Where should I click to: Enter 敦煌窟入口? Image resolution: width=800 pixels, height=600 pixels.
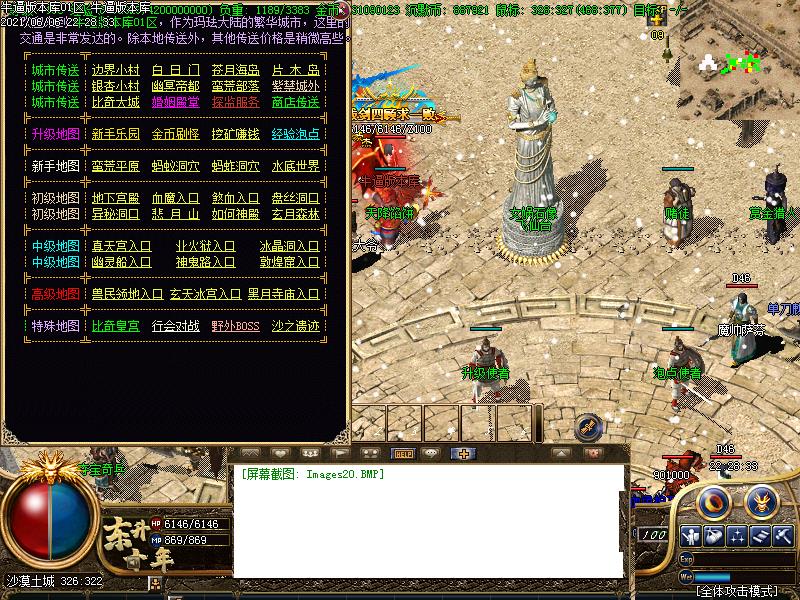(290, 262)
